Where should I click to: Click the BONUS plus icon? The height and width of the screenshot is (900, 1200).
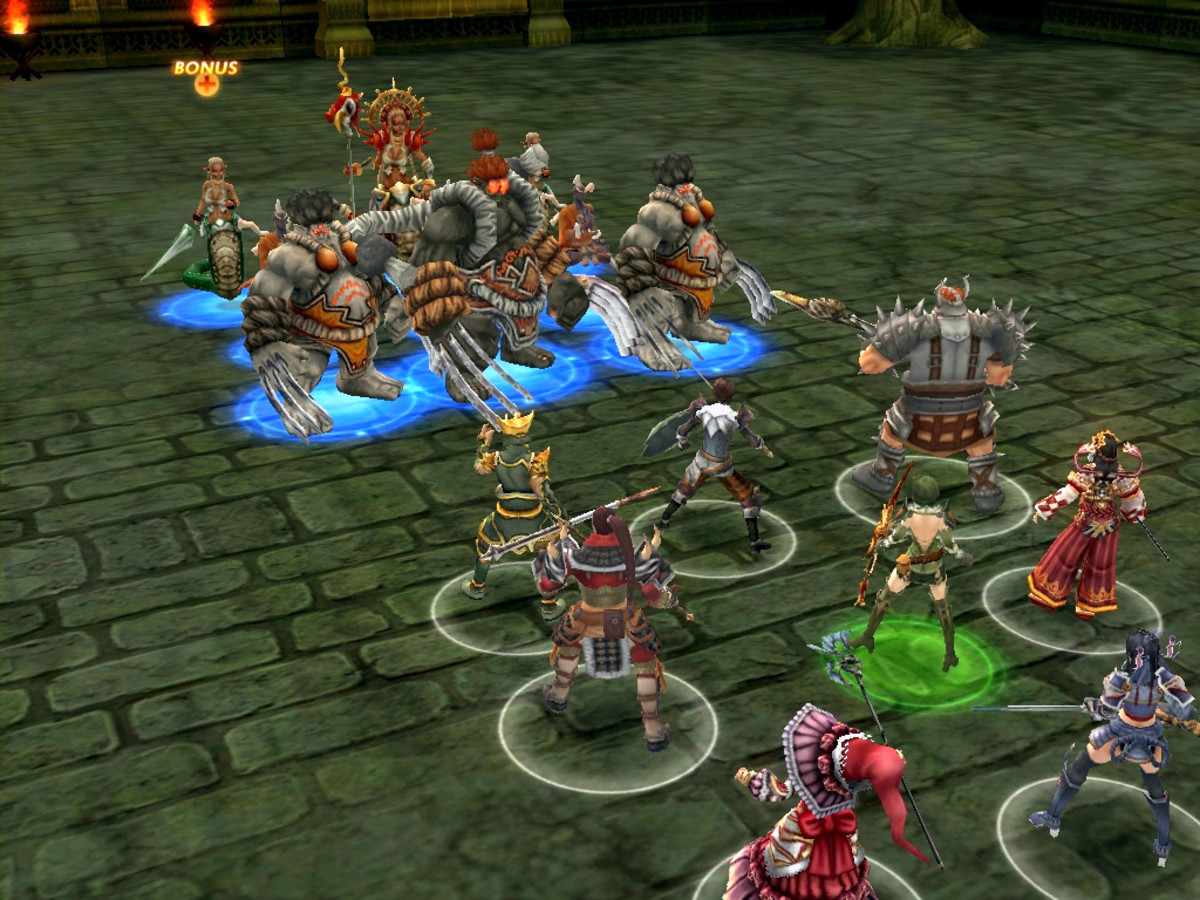tap(207, 85)
